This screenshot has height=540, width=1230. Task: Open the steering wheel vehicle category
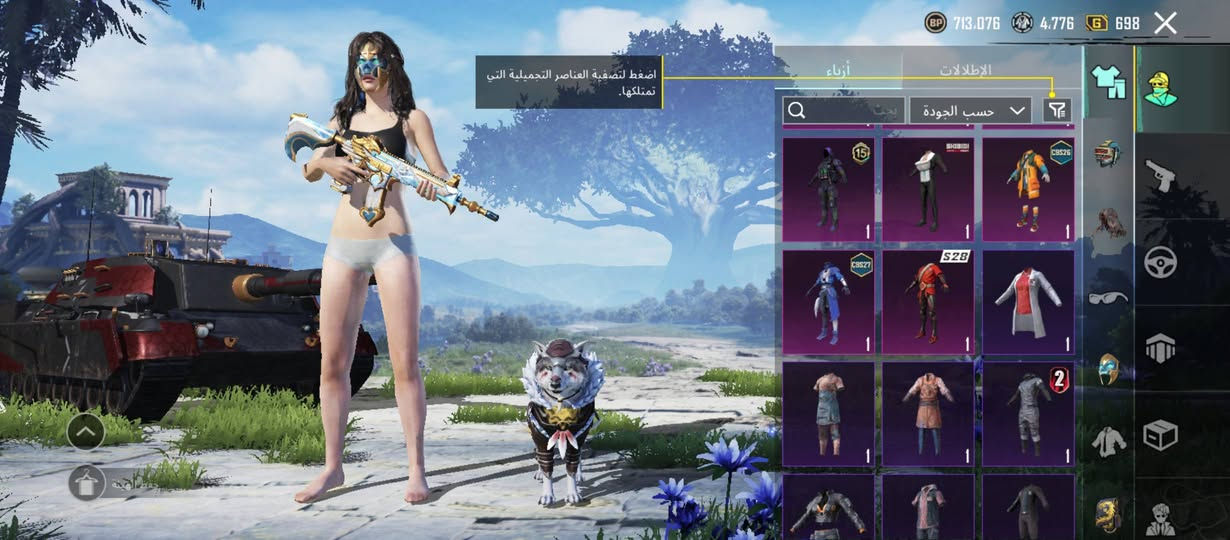[1161, 263]
